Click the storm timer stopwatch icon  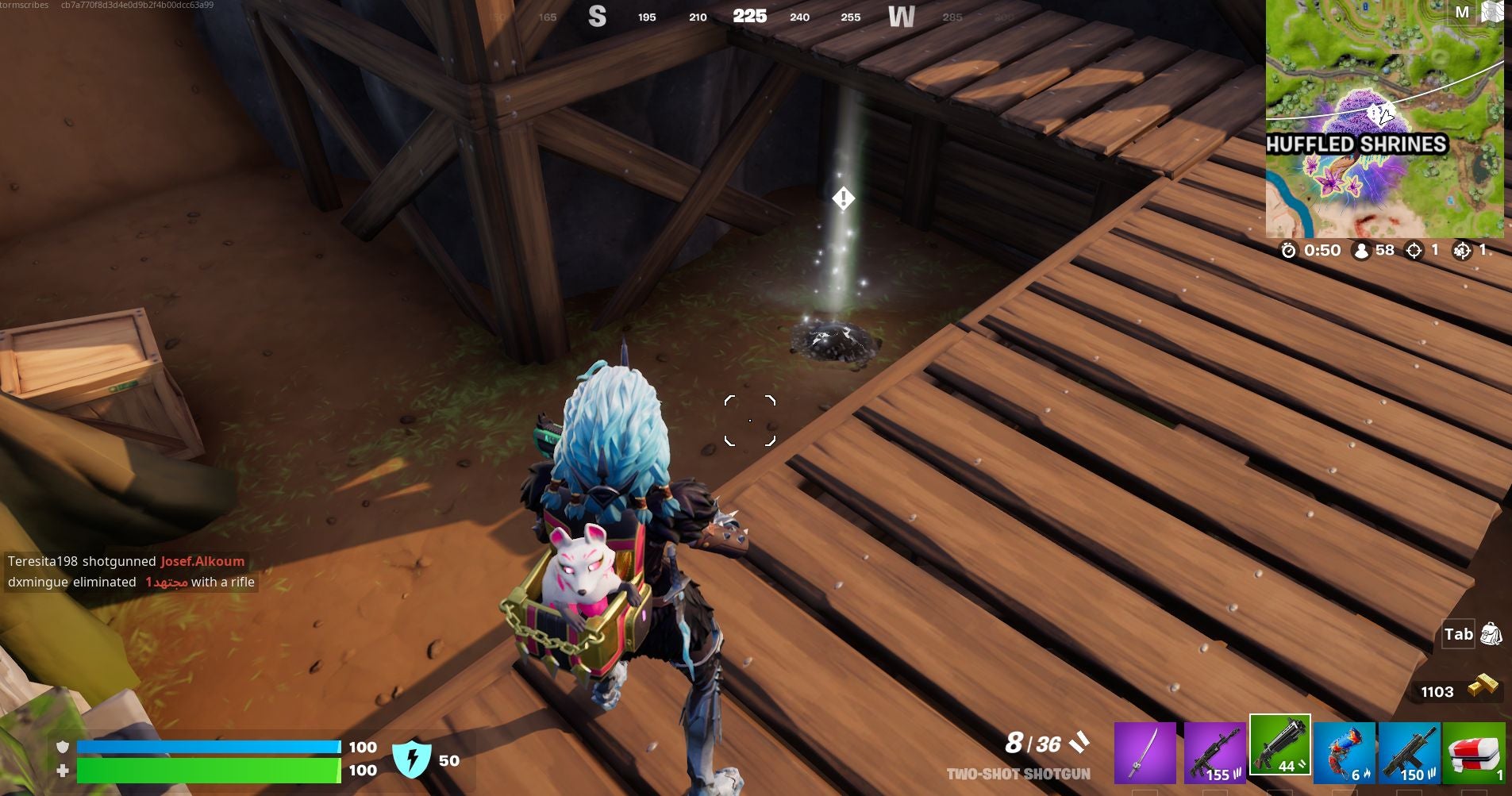click(x=1290, y=250)
